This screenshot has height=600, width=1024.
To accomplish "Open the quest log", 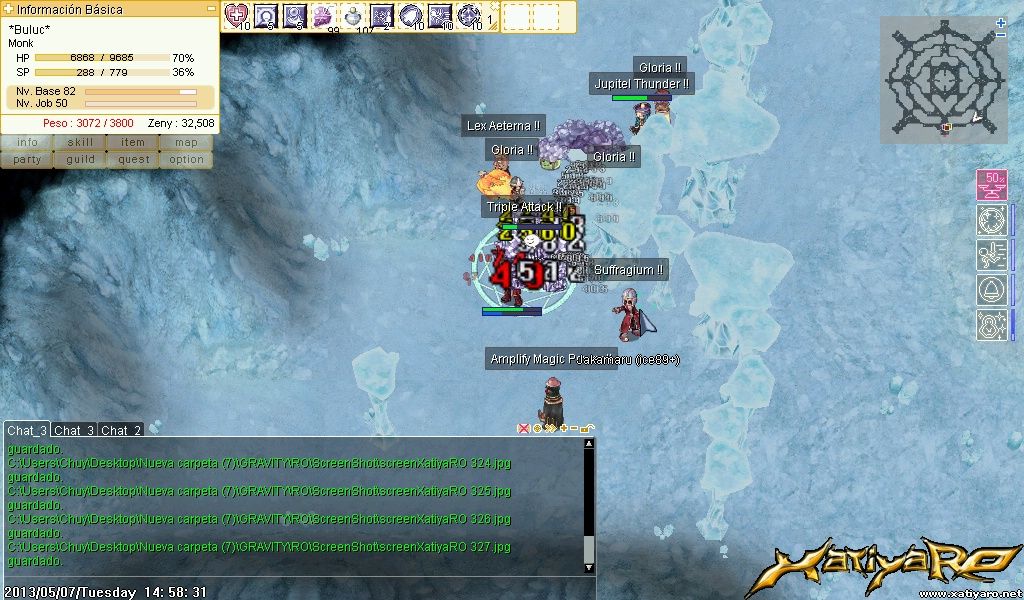I will pyautogui.click(x=133, y=159).
